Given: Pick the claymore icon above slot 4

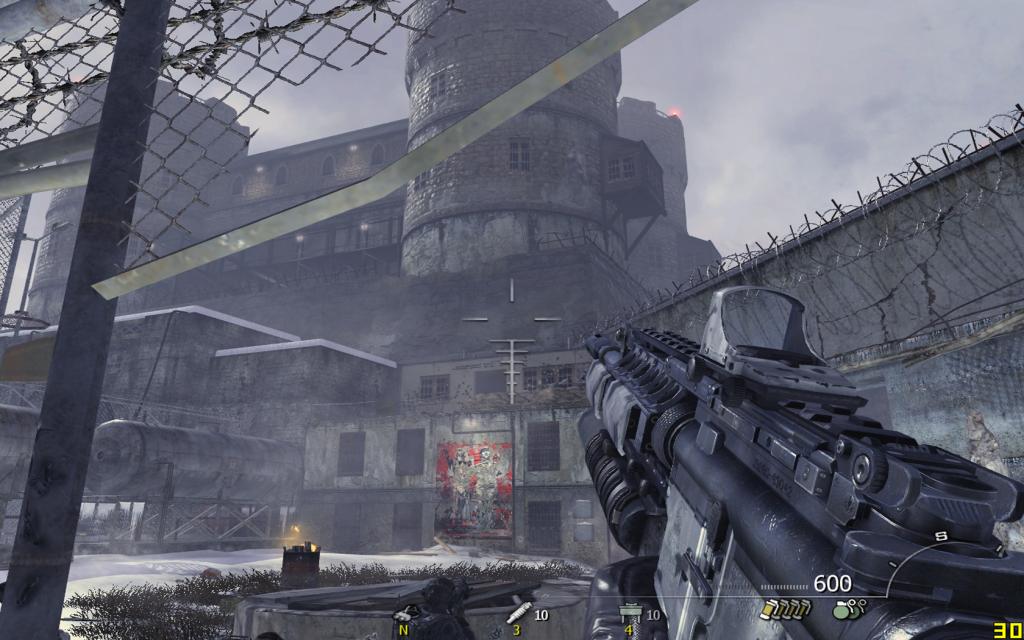Looking at the screenshot, I should pos(631,612).
